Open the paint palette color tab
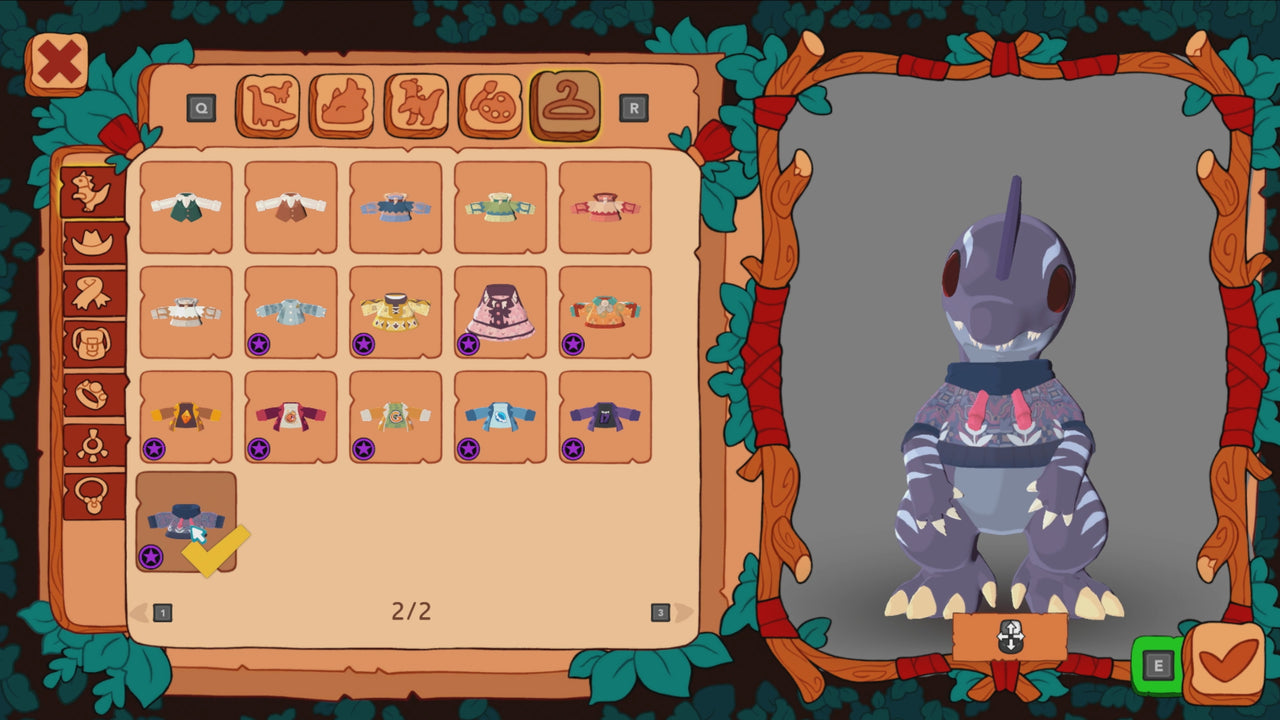The height and width of the screenshot is (720, 1280). (x=492, y=101)
